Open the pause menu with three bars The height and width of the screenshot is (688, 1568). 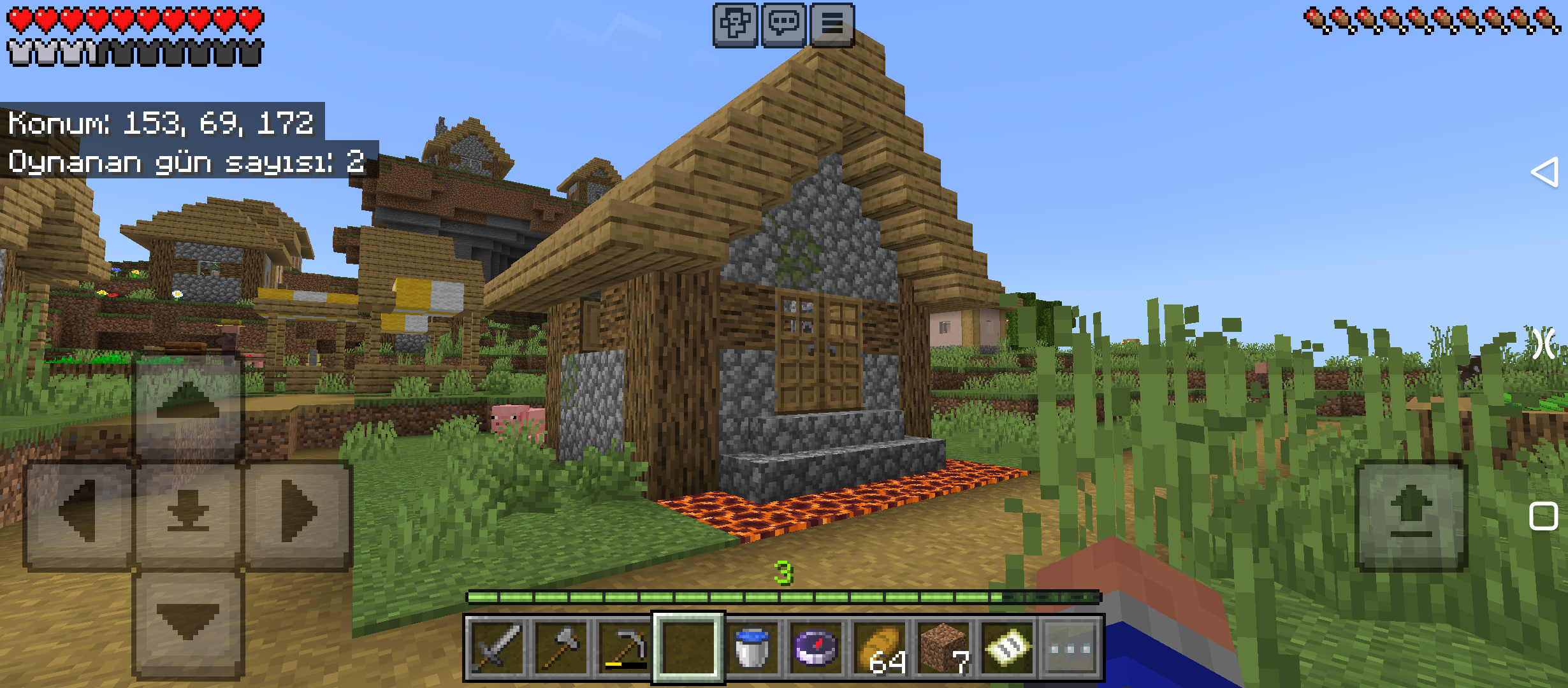[832, 25]
